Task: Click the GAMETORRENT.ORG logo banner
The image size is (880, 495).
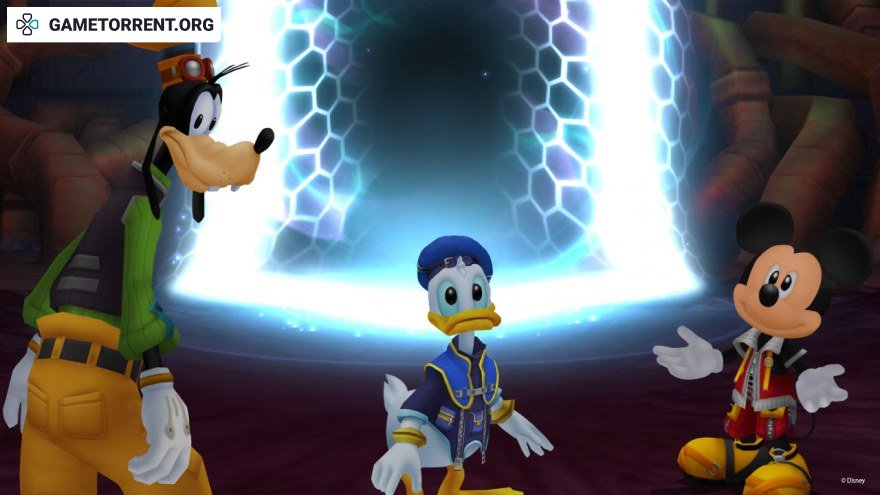Action: coord(114,24)
